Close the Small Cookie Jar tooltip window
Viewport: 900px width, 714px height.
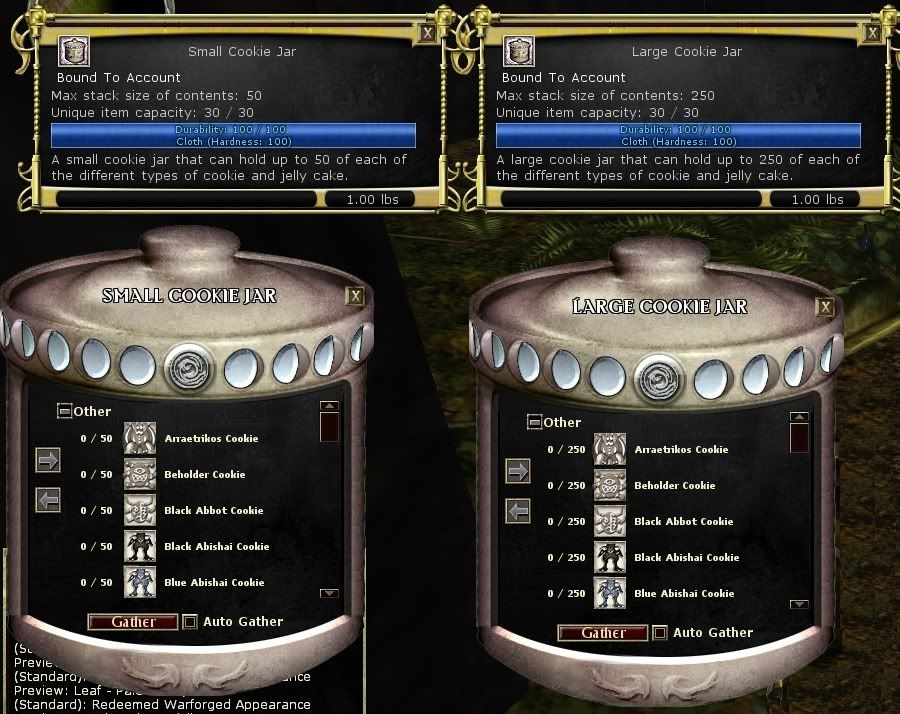(428, 32)
